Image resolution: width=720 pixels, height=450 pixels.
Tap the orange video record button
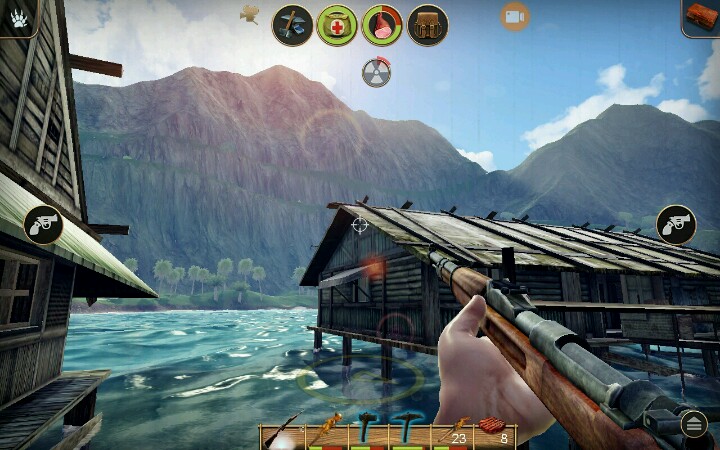click(515, 16)
